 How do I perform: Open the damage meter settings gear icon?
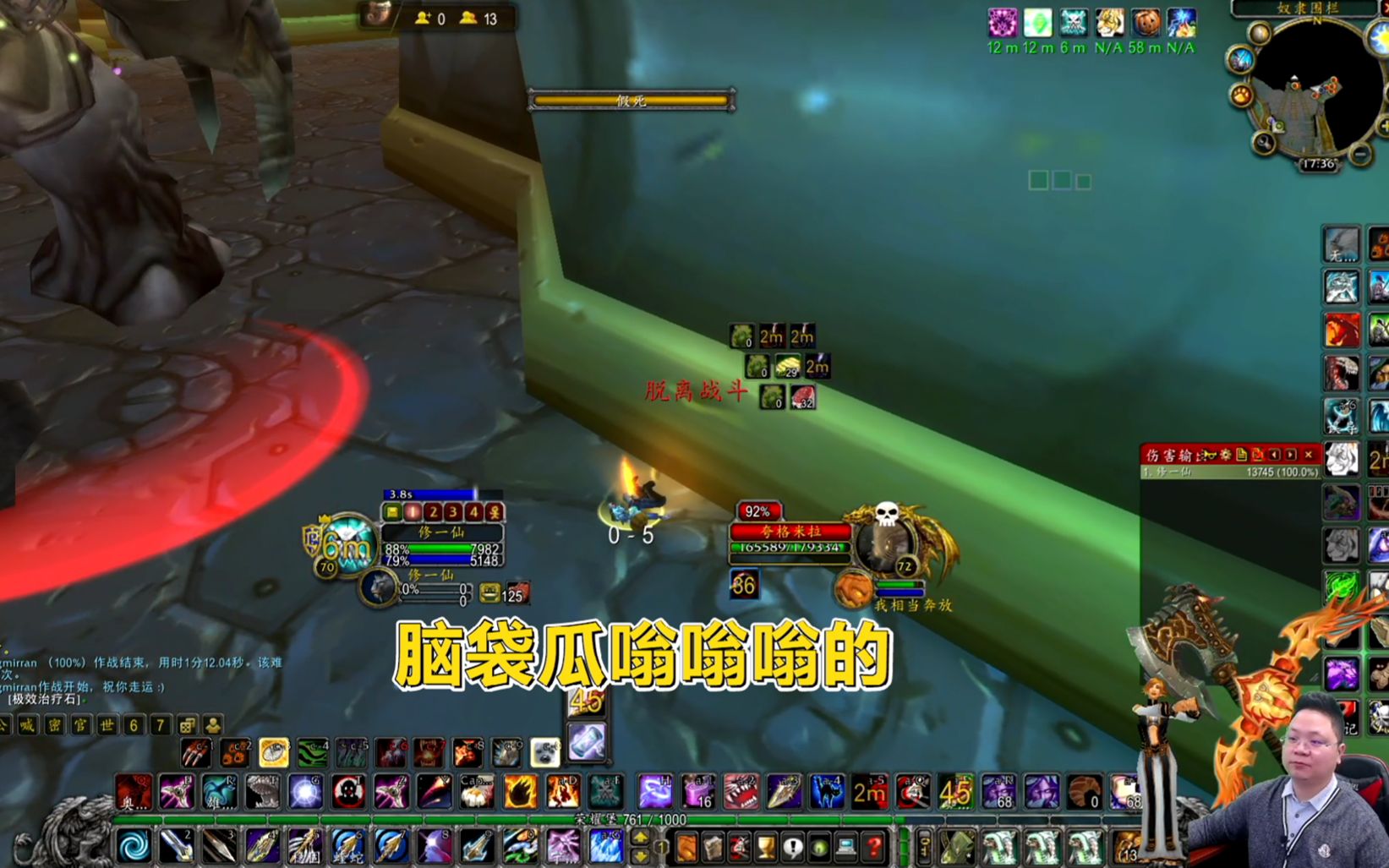tap(1228, 454)
